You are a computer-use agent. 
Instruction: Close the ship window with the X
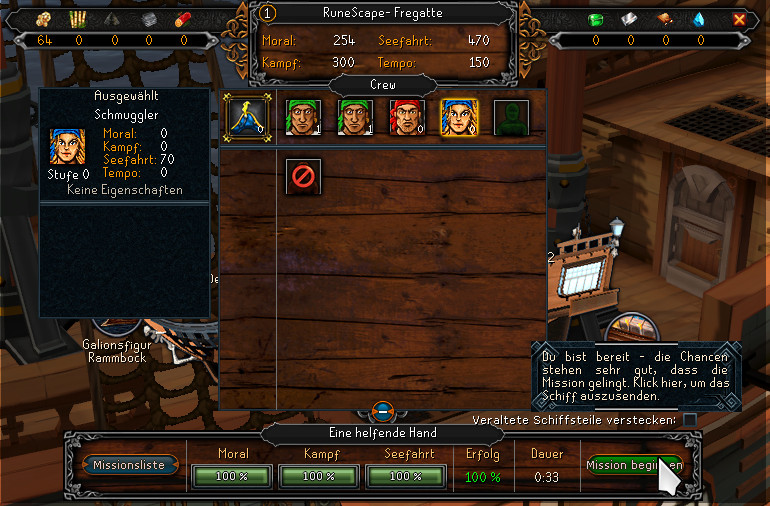pos(739,19)
